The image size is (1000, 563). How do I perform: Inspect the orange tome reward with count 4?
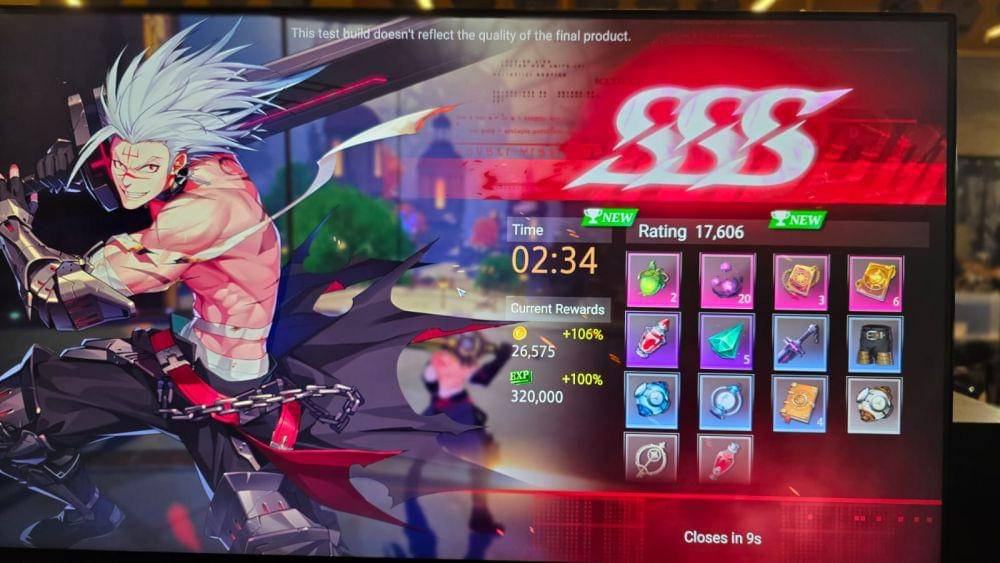[800, 404]
